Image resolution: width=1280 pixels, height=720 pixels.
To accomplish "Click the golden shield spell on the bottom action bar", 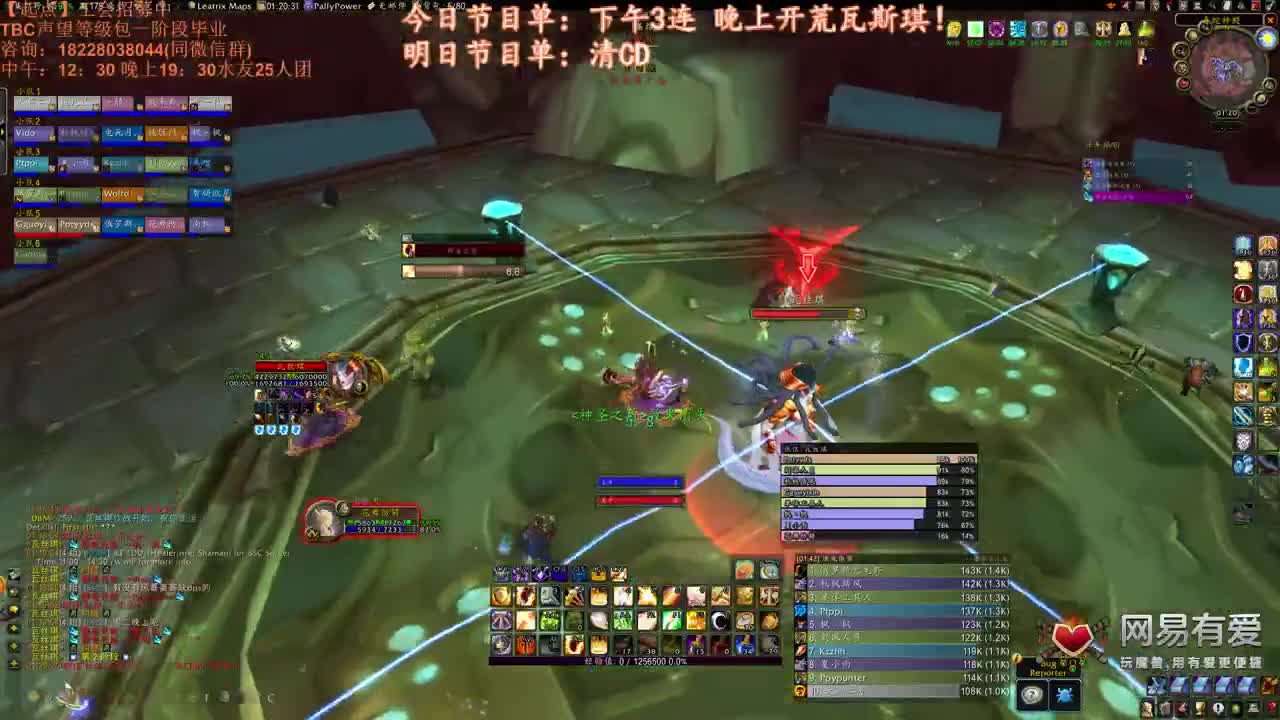I will click(502, 595).
